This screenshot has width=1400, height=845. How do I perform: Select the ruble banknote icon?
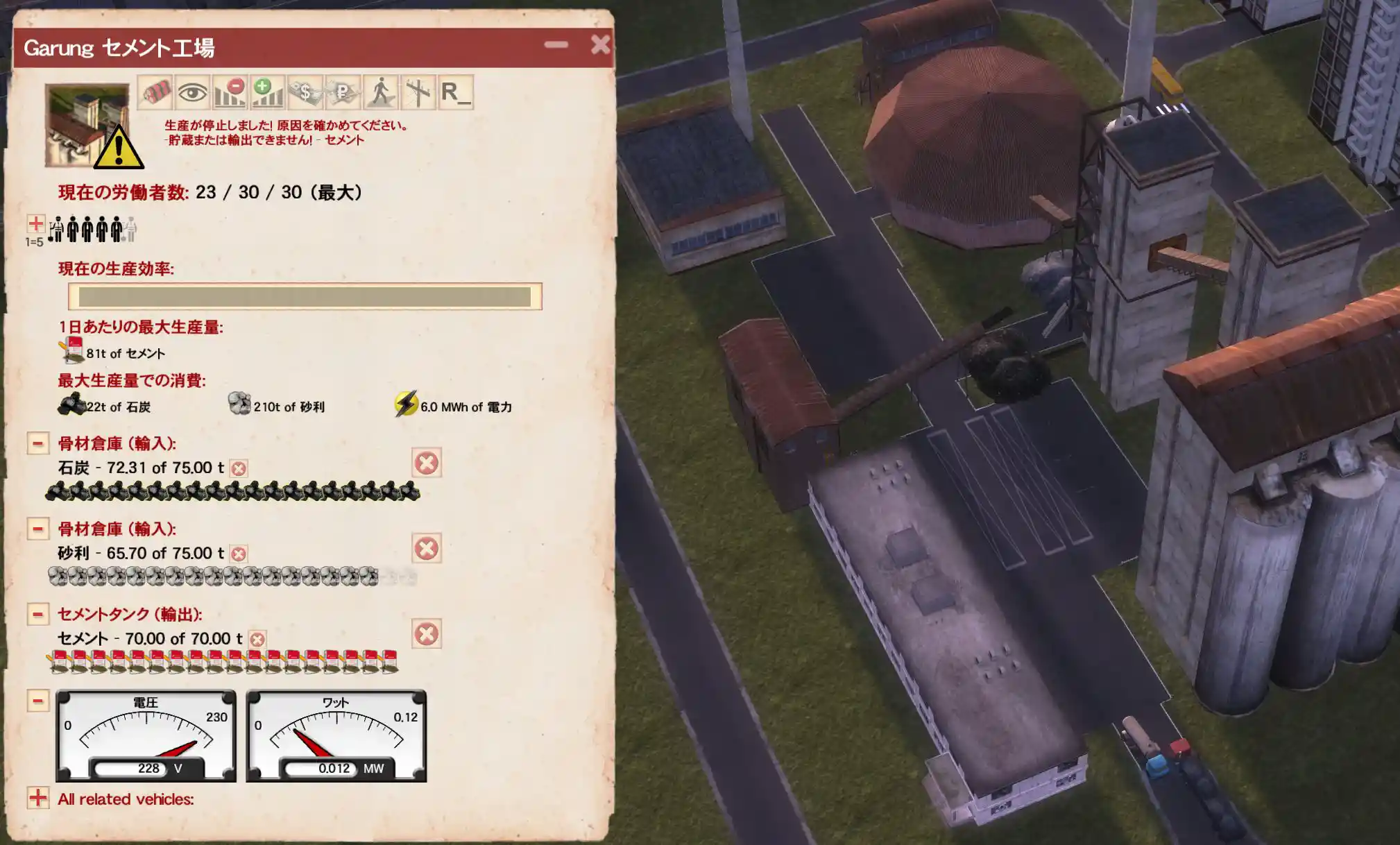coord(343,92)
